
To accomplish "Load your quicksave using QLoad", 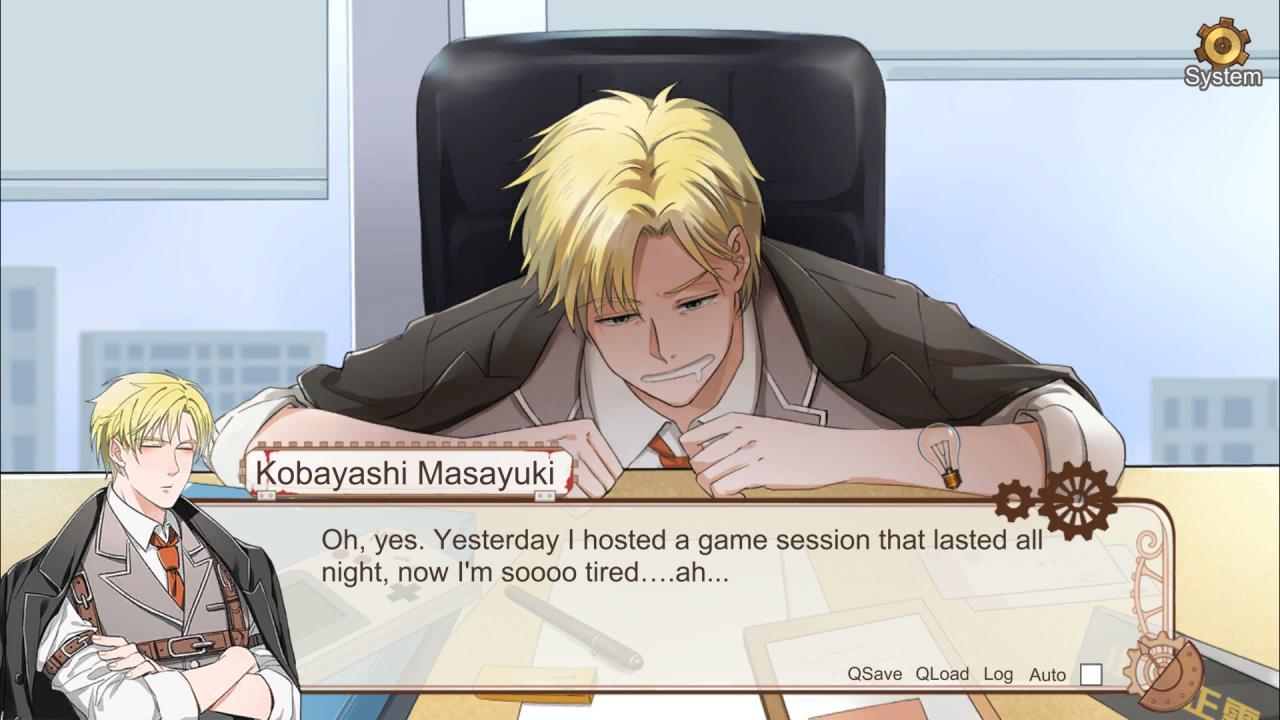I will click(x=941, y=674).
